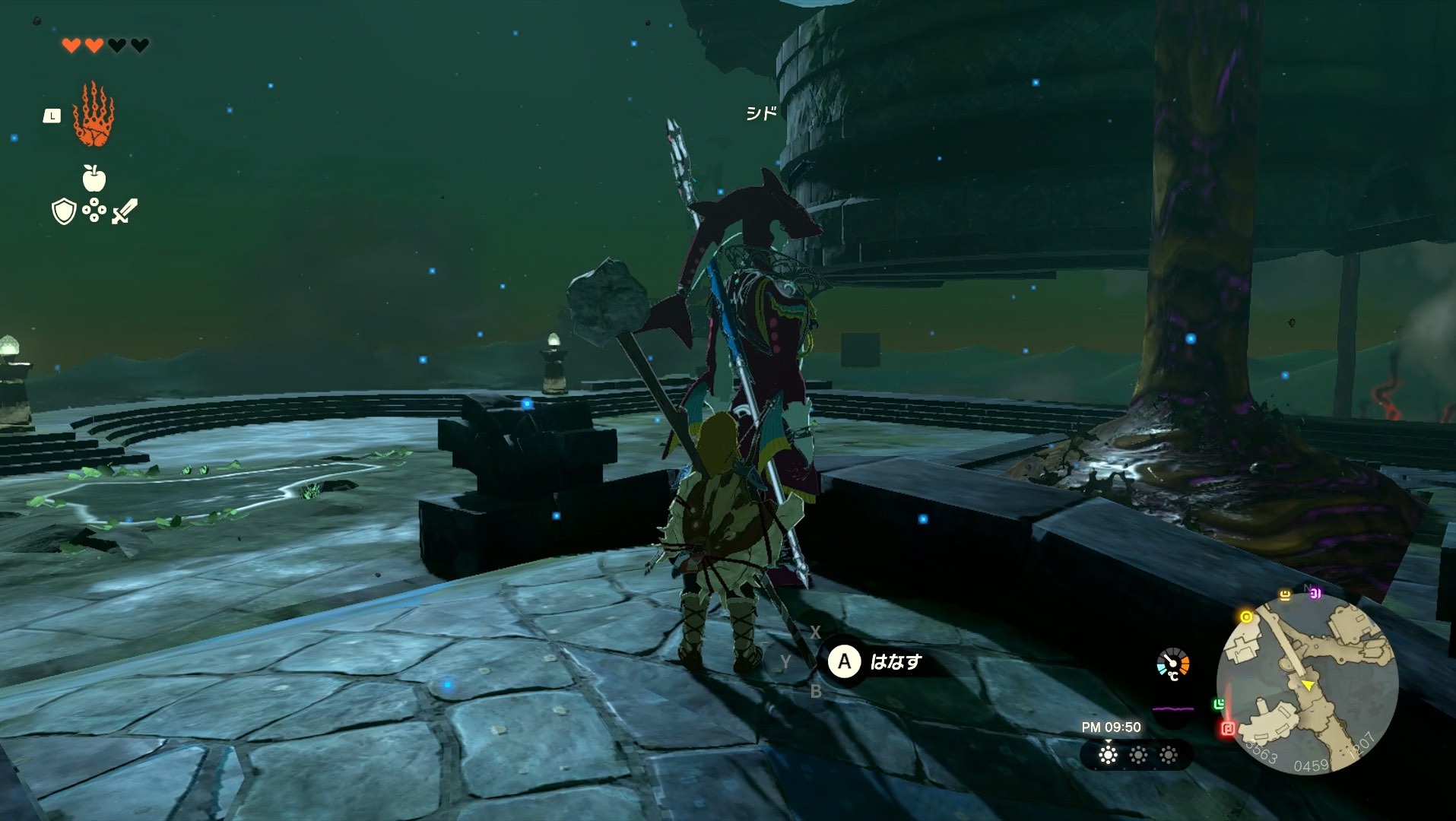1456x821 pixels.
Task: Open the circular minimap
Action: pos(1307,683)
